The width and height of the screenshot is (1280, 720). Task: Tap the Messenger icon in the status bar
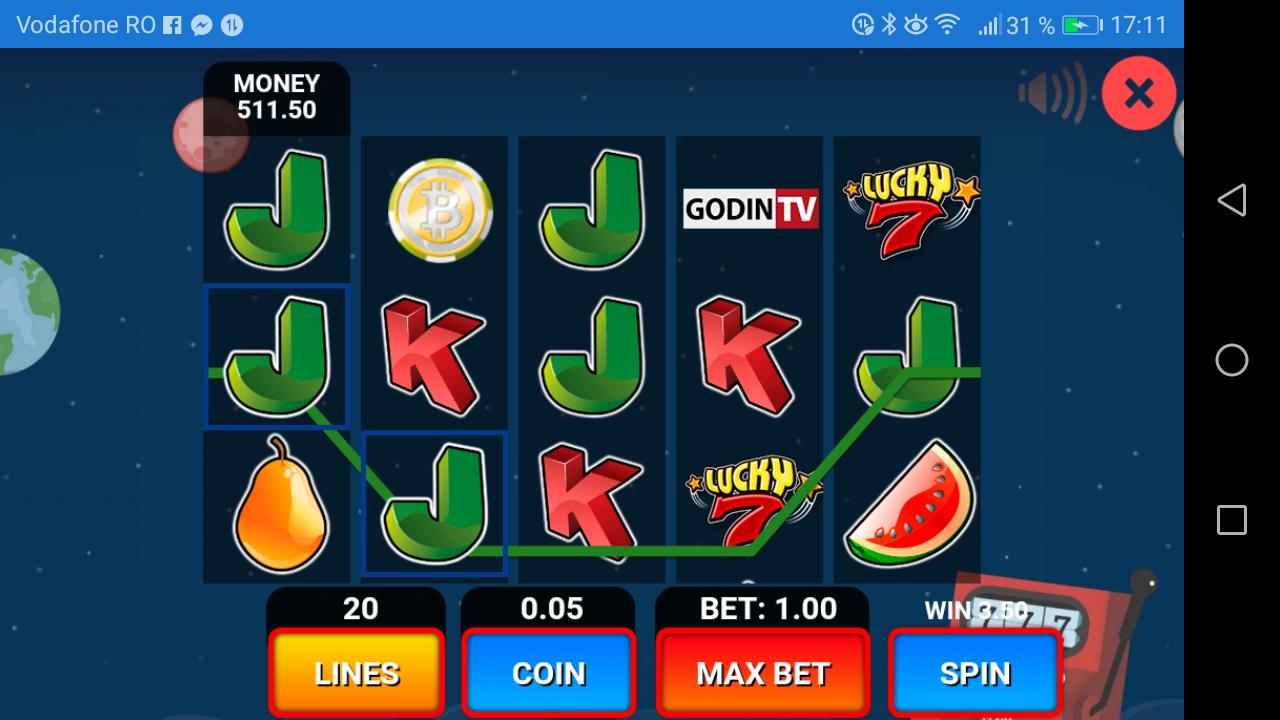point(202,24)
